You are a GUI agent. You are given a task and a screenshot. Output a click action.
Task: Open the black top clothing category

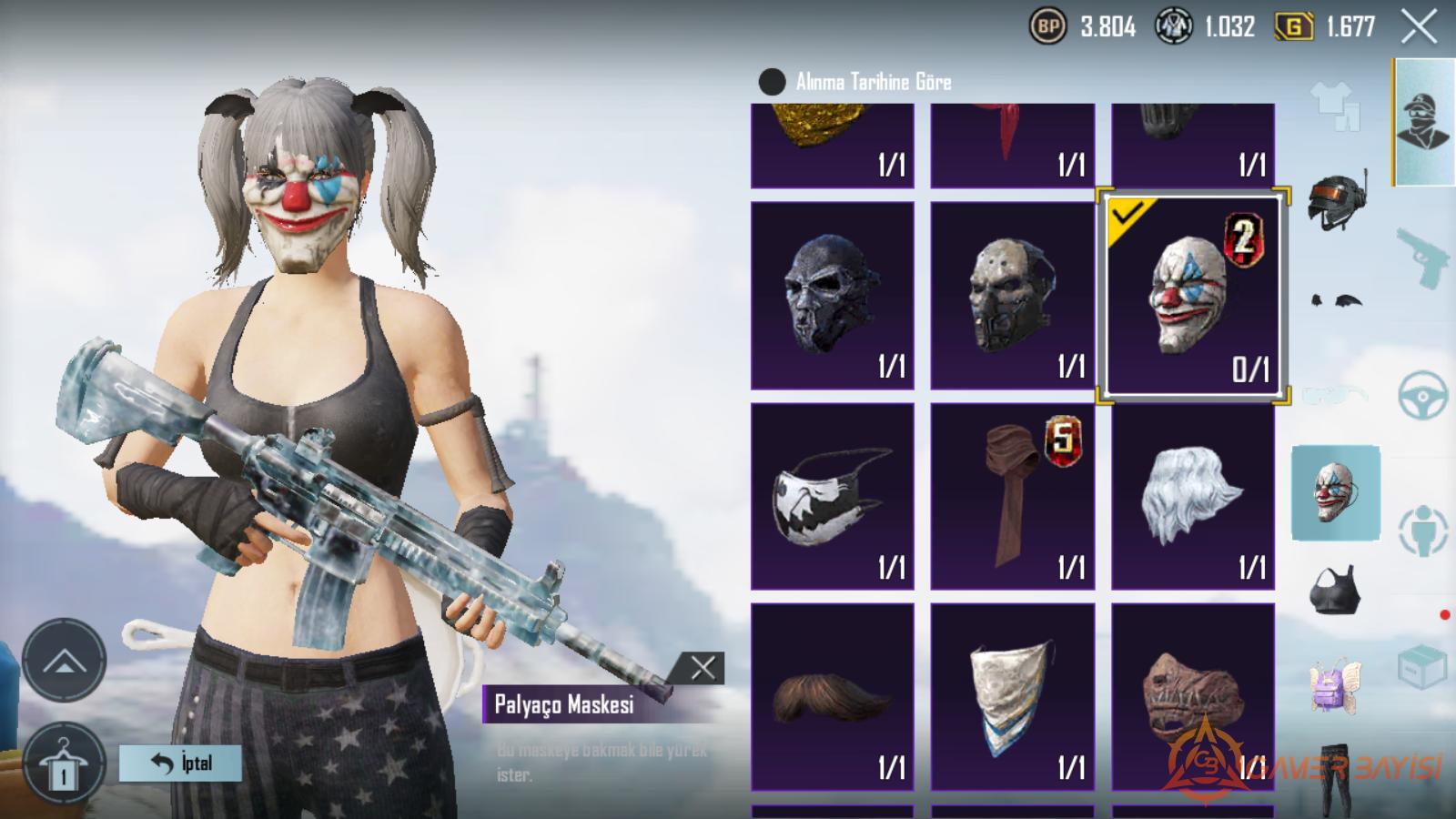coord(1335,591)
